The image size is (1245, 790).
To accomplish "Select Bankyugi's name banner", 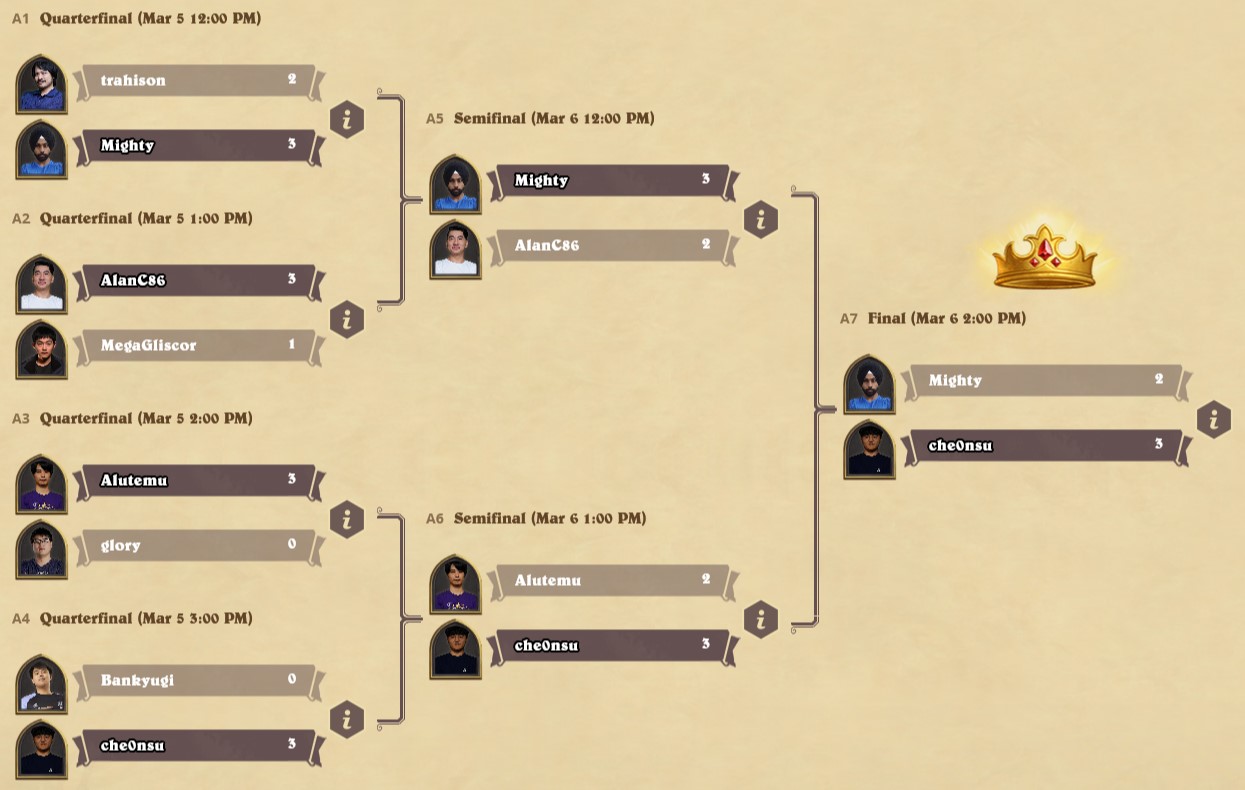I will 197,681.
